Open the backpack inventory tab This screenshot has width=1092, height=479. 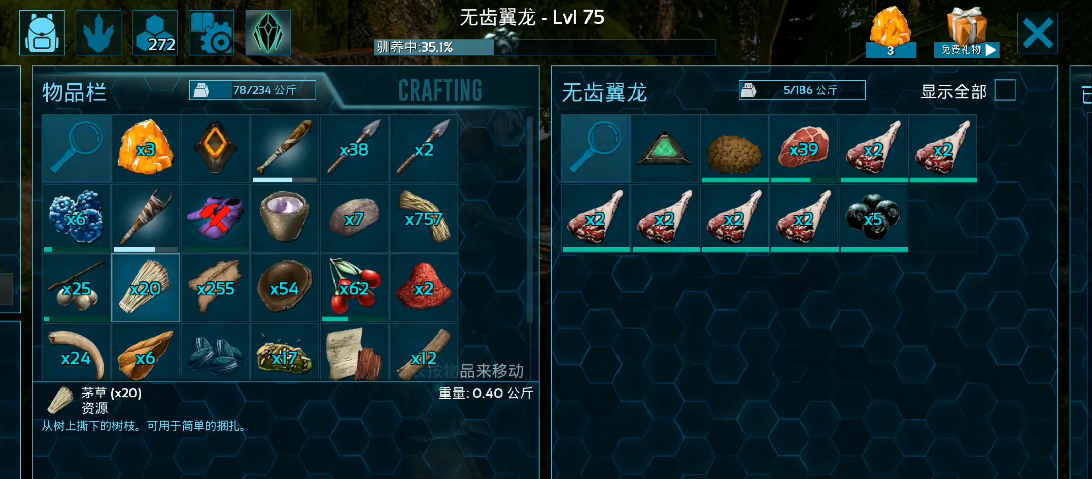(x=42, y=33)
